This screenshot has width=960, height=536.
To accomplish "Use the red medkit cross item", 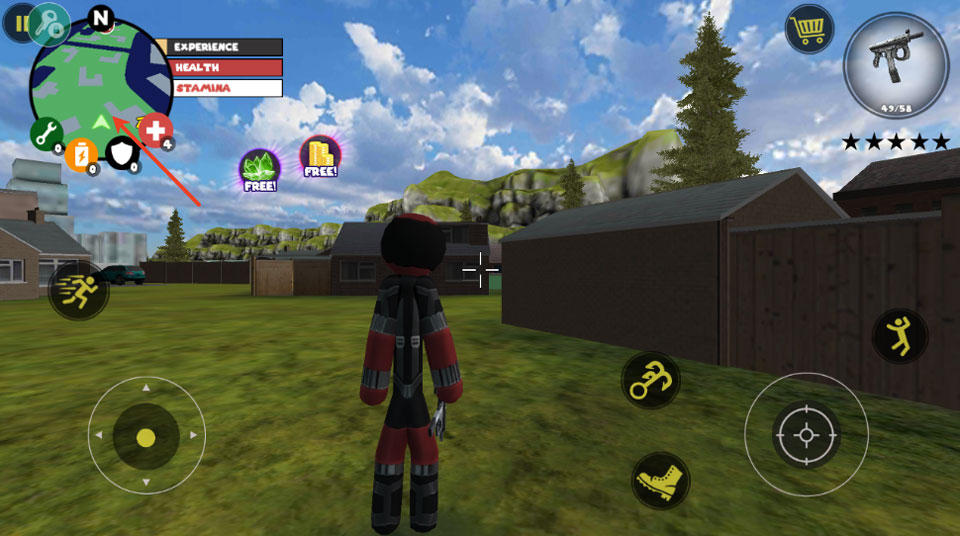I will (x=155, y=130).
